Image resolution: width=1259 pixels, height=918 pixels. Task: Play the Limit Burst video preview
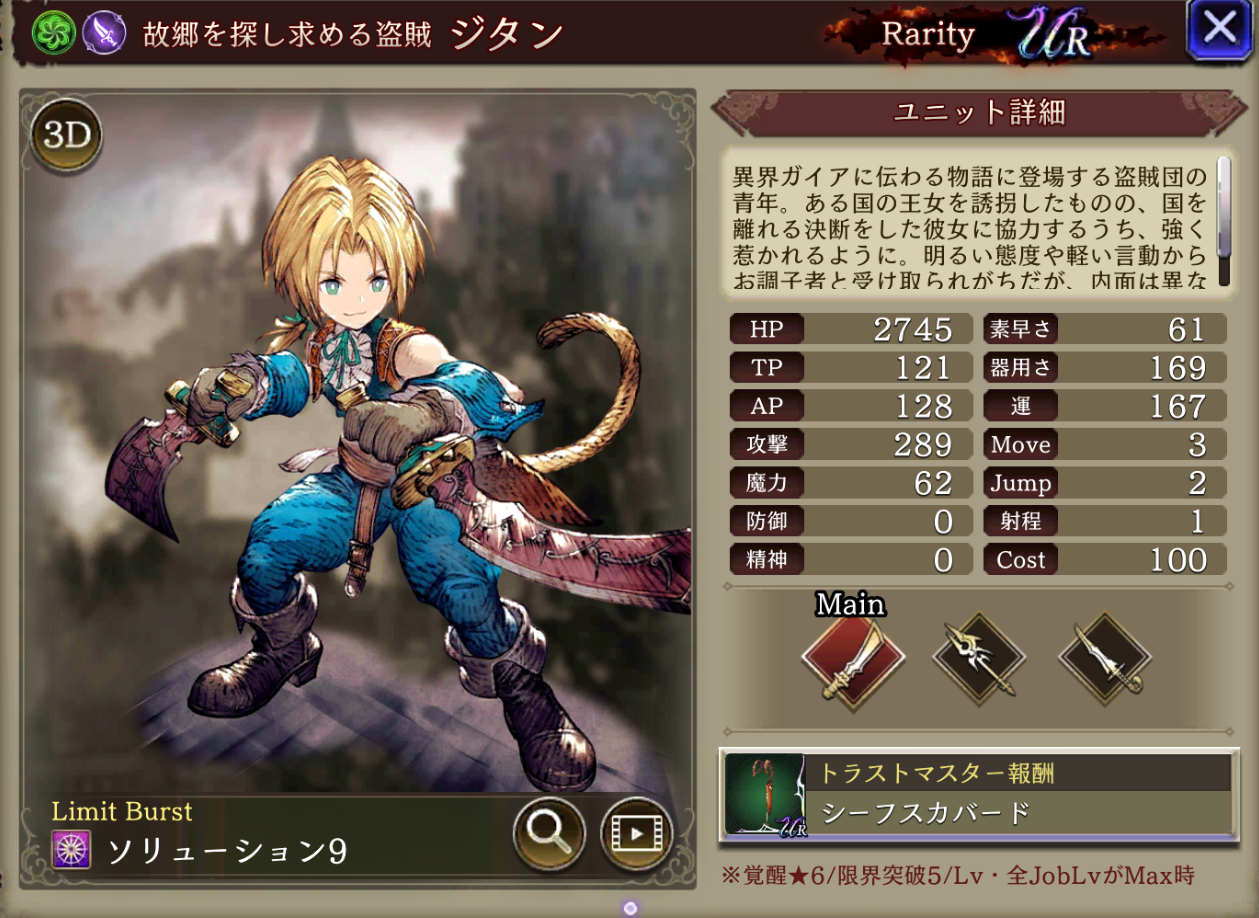point(636,832)
